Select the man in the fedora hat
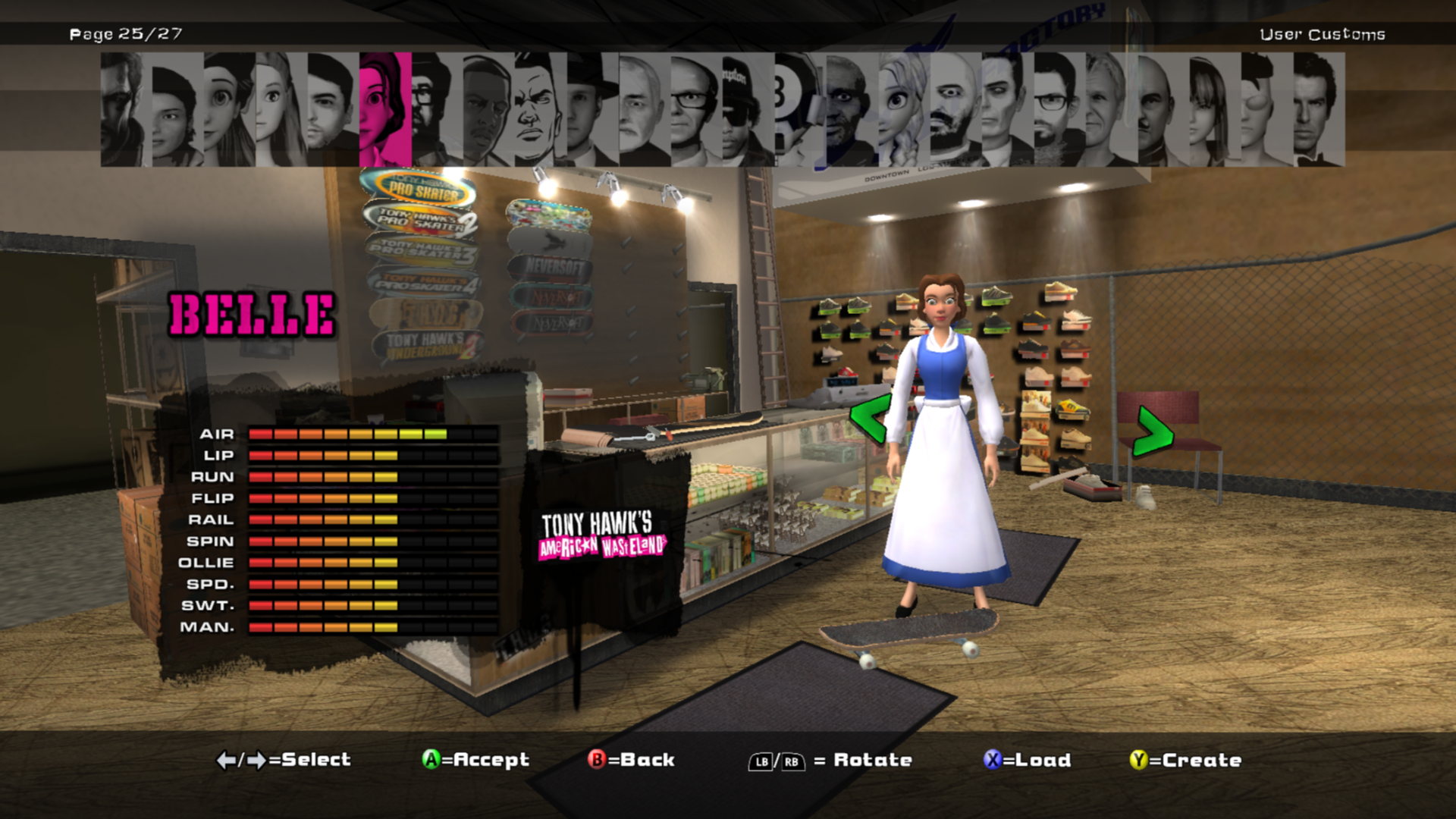The image size is (1456, 819). [x=591, y=109]
